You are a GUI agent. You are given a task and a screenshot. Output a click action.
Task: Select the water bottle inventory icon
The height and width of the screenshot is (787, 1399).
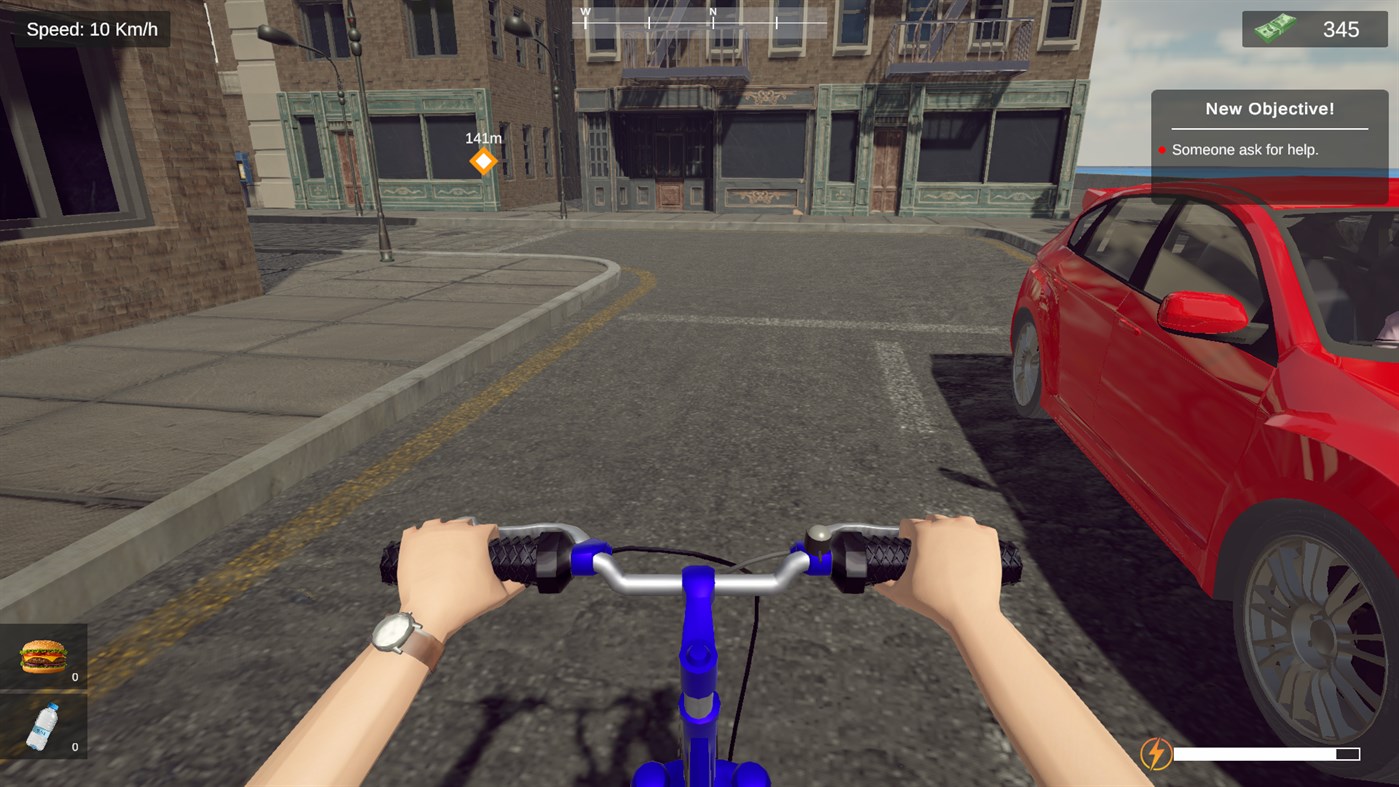(x=42, y=726)
